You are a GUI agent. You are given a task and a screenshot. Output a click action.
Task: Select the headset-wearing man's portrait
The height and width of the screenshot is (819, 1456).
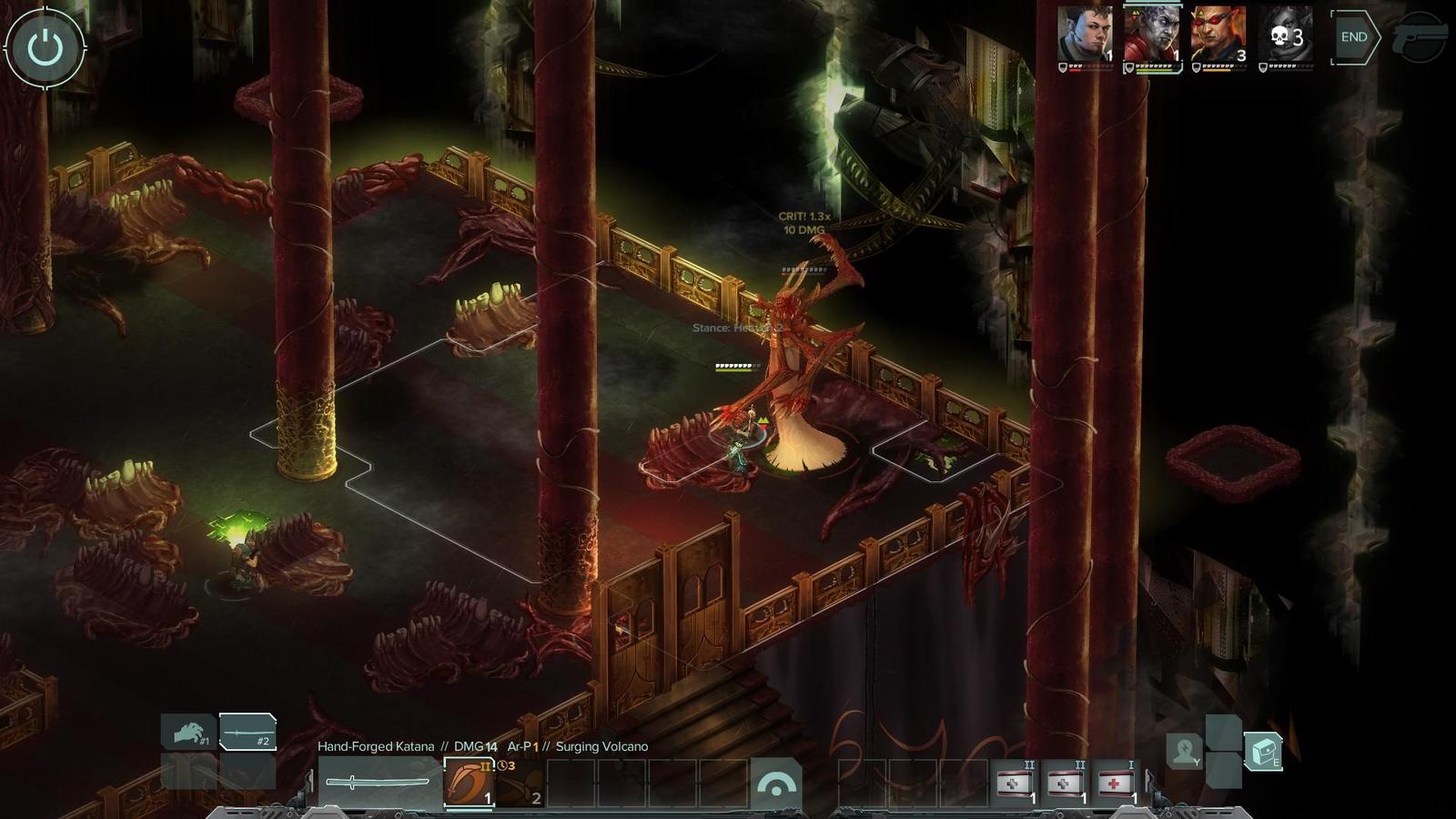1085,35
